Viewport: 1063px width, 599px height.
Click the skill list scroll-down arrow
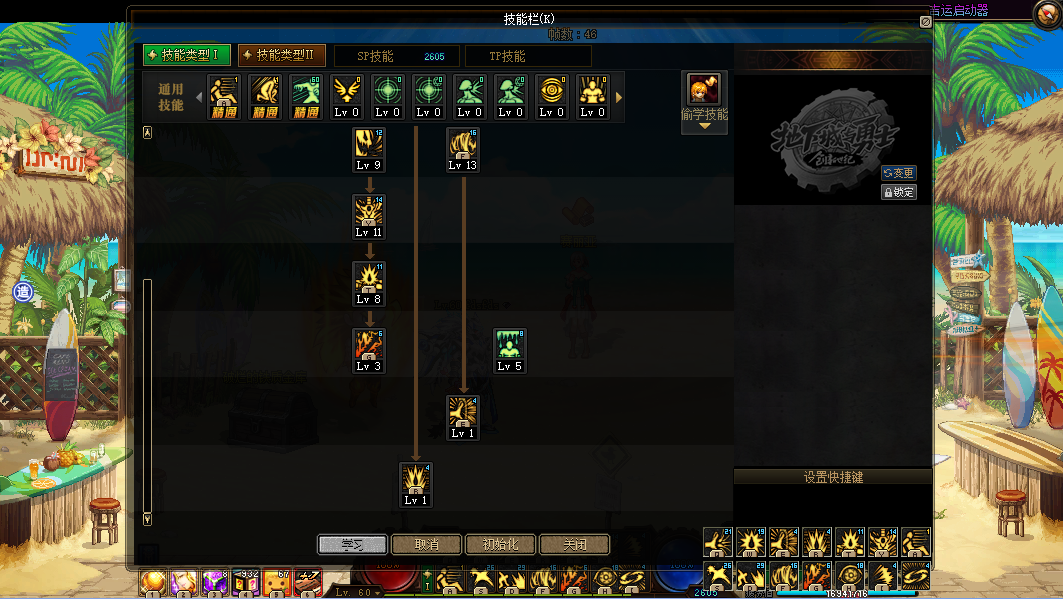click(148, 519)
